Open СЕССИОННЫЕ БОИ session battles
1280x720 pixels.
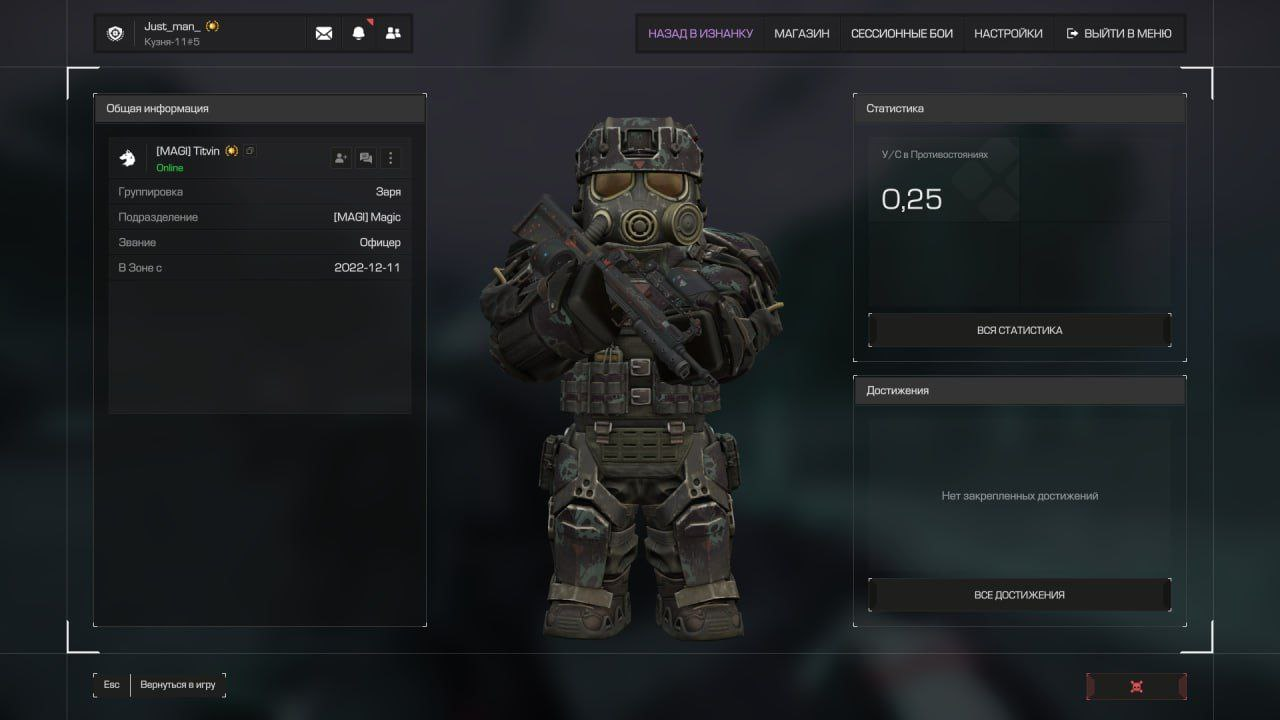pyautogui.click(x=901, y=33)
